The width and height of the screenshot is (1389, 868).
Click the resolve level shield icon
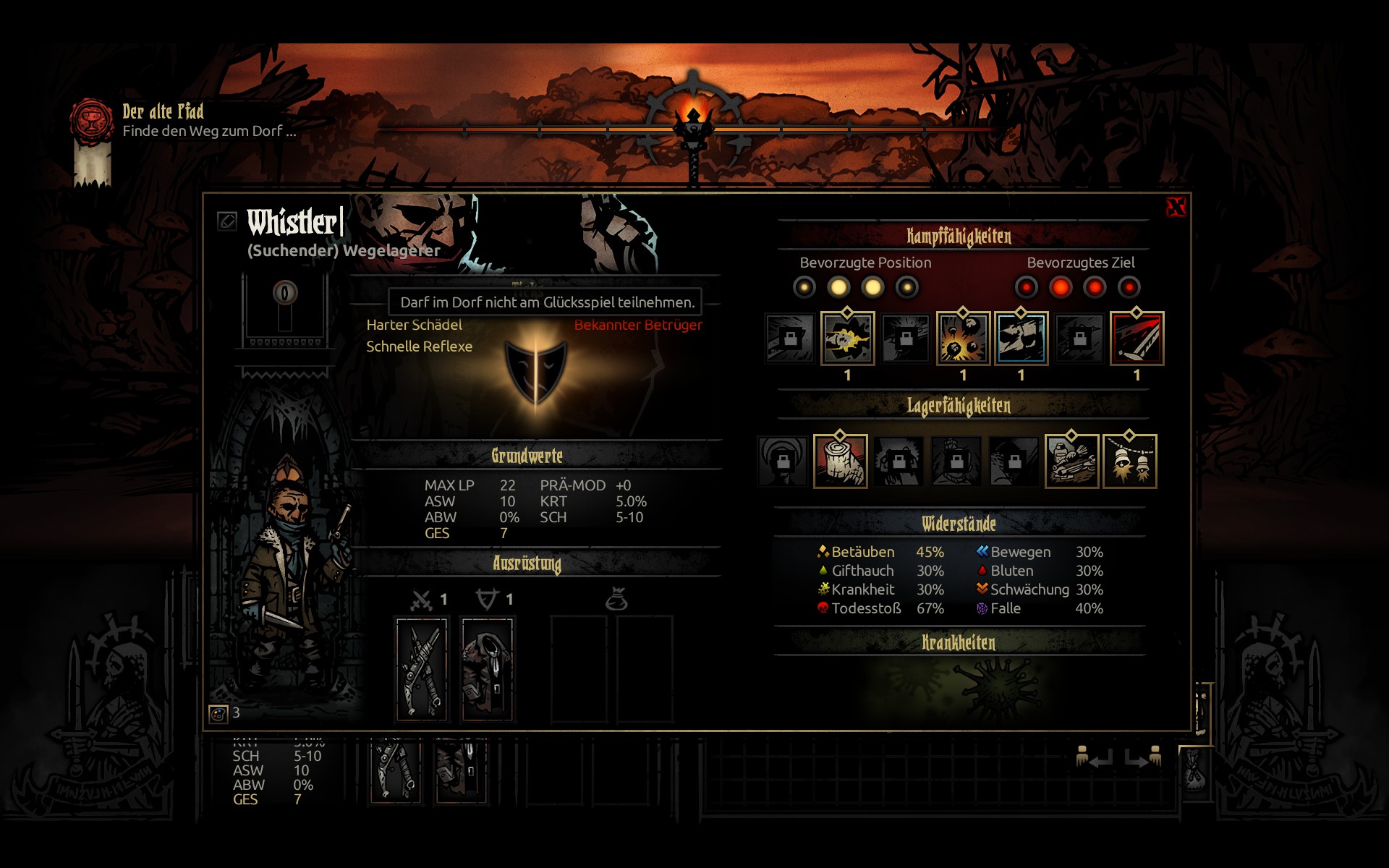coord(284,293)
